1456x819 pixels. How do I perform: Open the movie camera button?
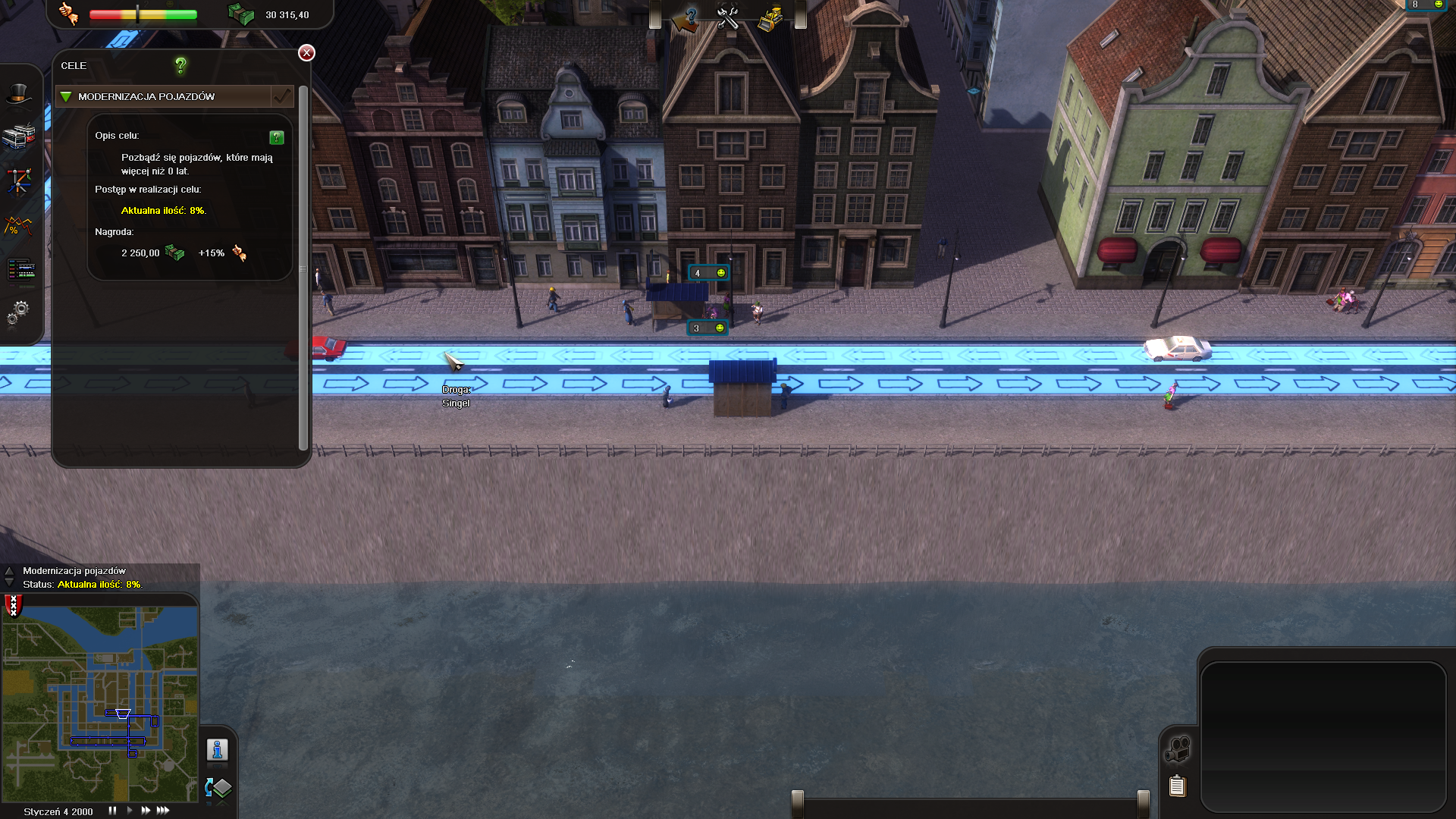(1177, 750)
